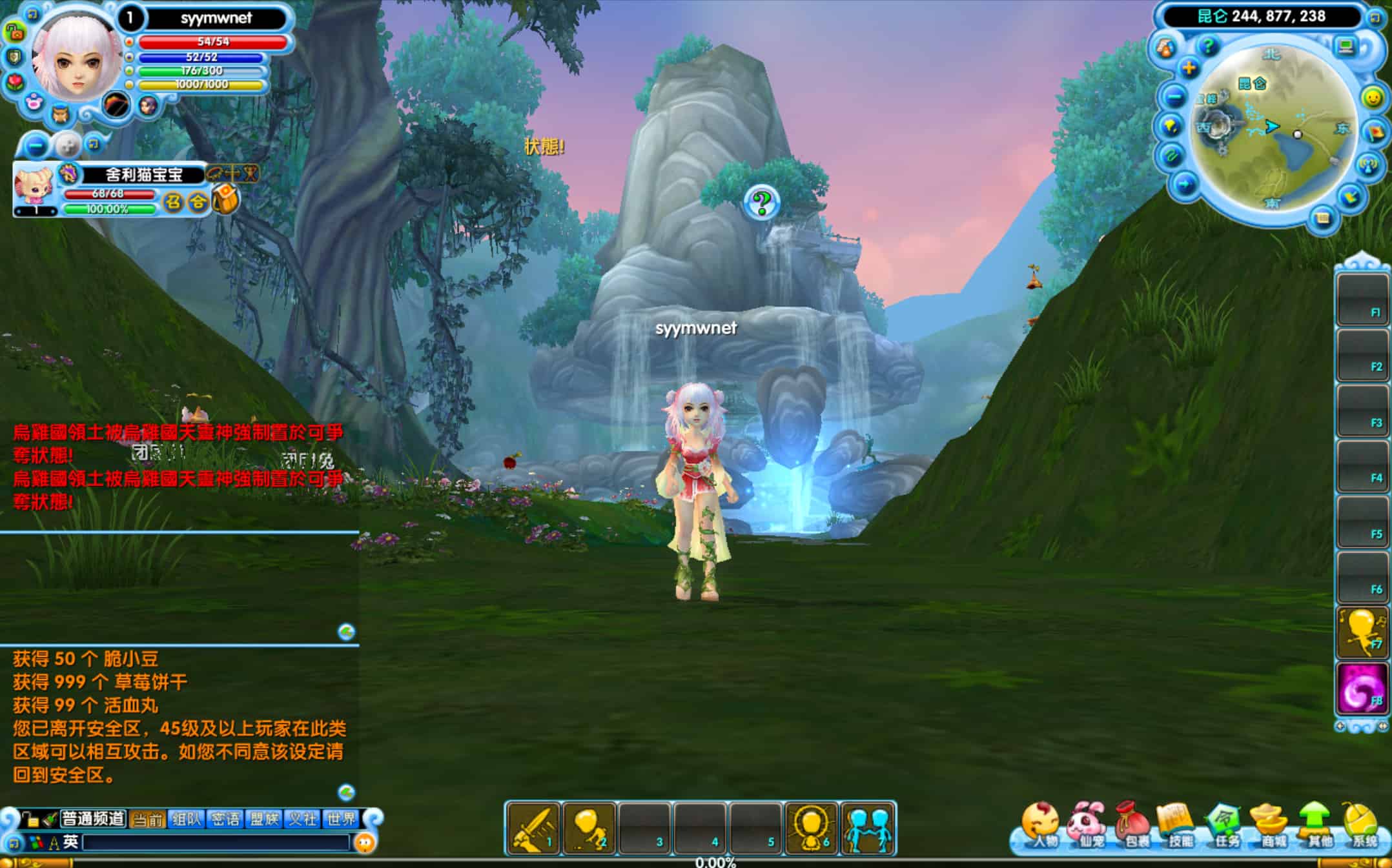Zoom in the minimap with the plus button
This screenshot has height=868, width=1392.
(1189, 68)
